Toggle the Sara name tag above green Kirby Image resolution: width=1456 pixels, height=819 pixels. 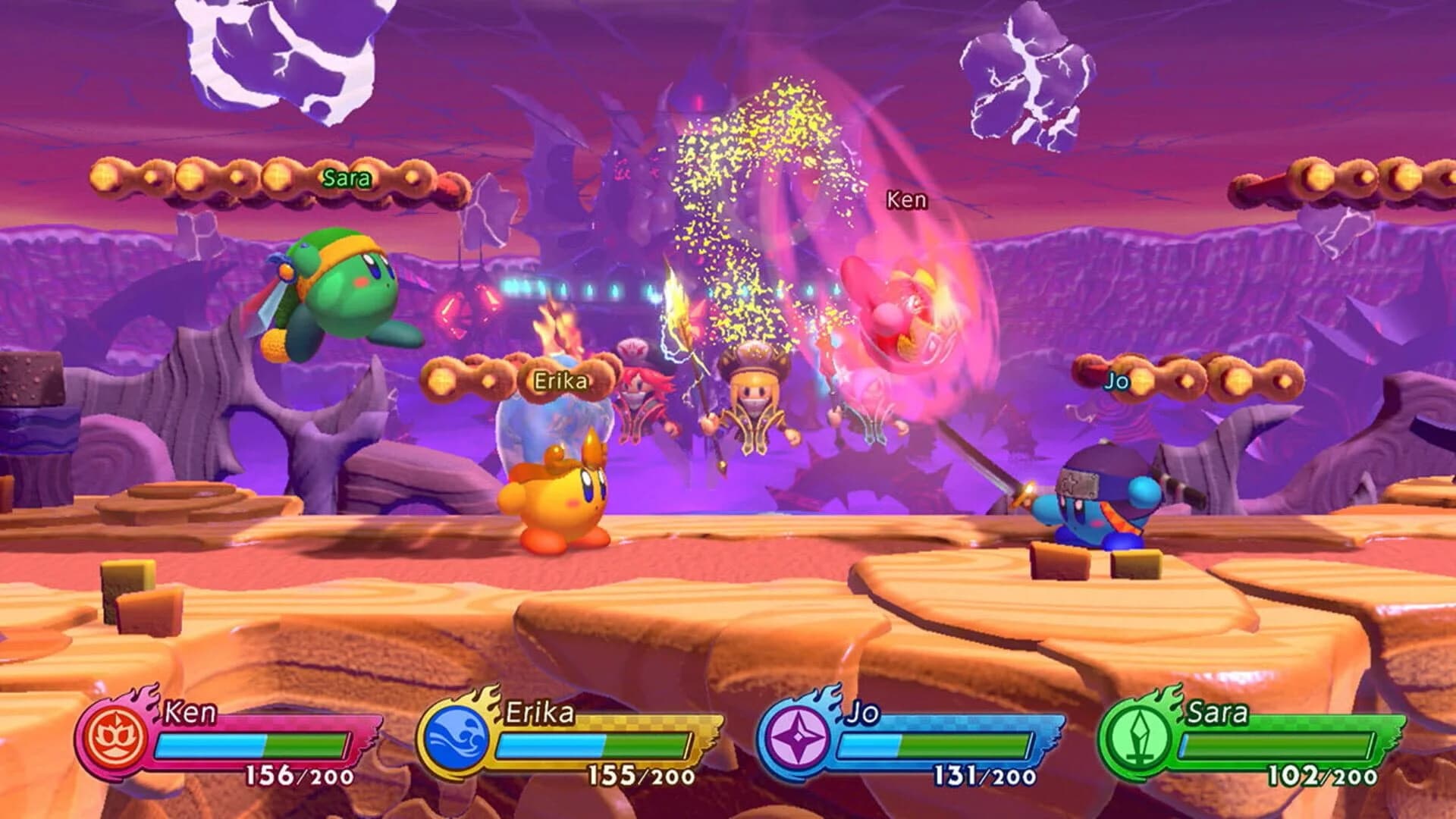[345, 180]
